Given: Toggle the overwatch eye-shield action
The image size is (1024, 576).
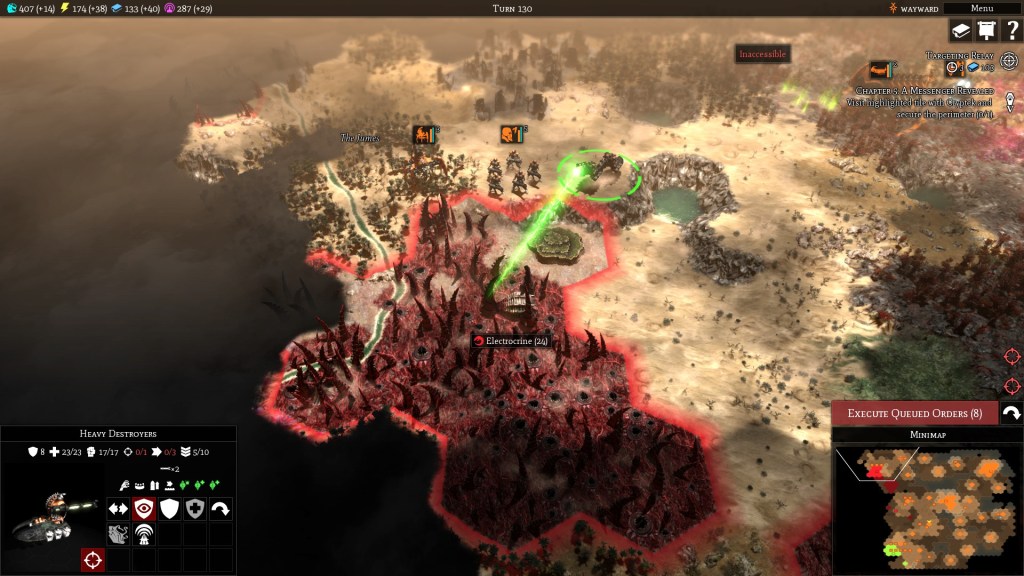Looking at the screenshot, I should coord(145,508).
